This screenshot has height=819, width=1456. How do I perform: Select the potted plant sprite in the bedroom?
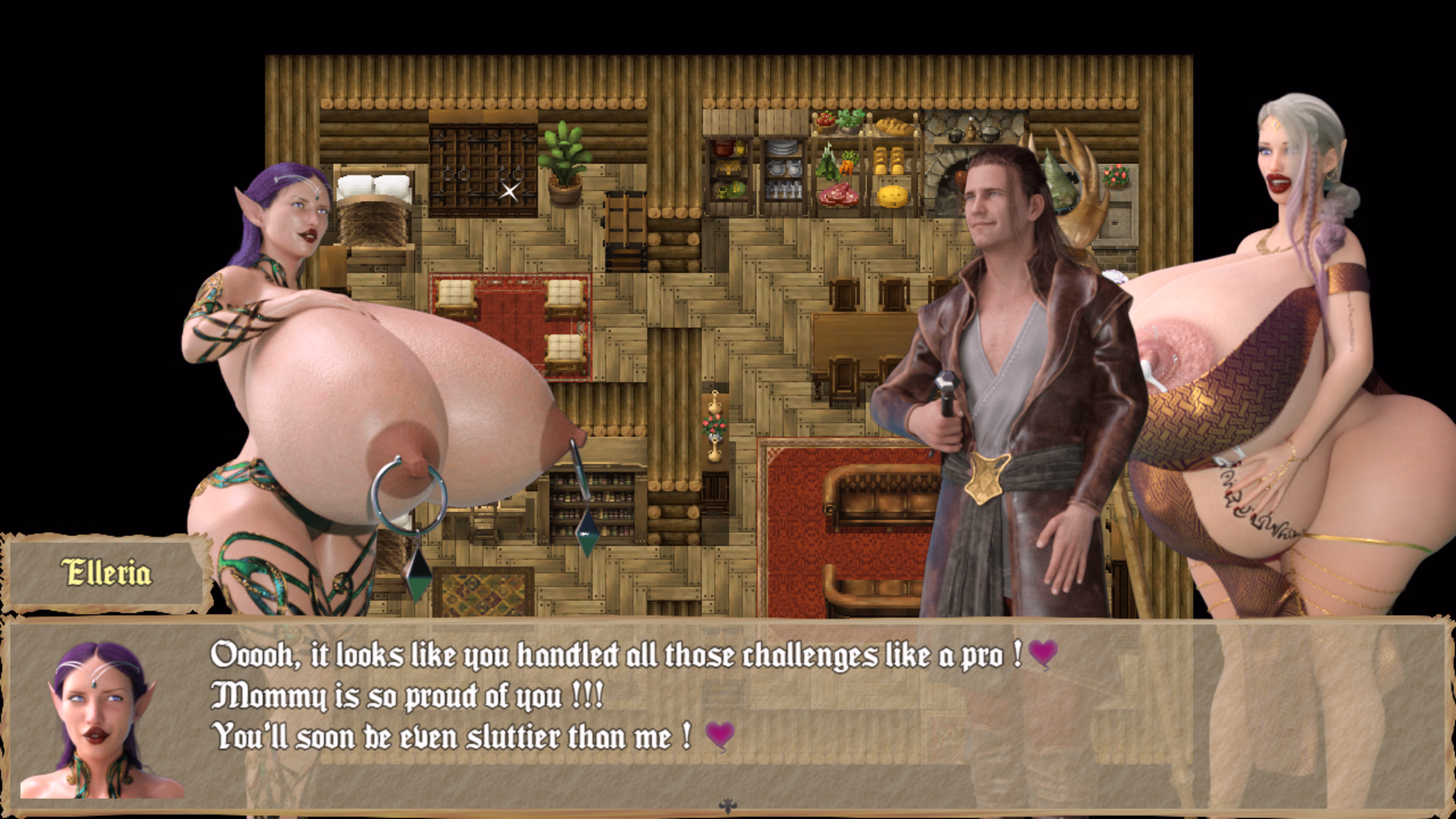pyautogui.click(x=564, y=160)
